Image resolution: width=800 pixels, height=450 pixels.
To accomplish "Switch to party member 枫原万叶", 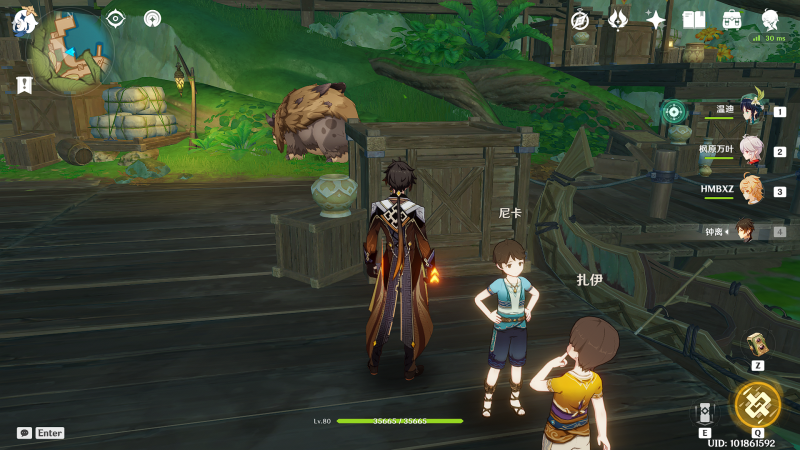I will tap(745, 152).
